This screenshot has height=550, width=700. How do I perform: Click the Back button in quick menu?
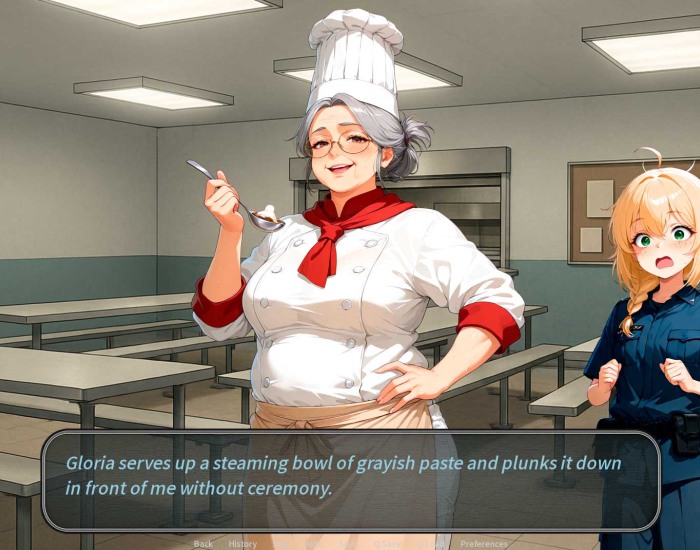coord(203,544)
